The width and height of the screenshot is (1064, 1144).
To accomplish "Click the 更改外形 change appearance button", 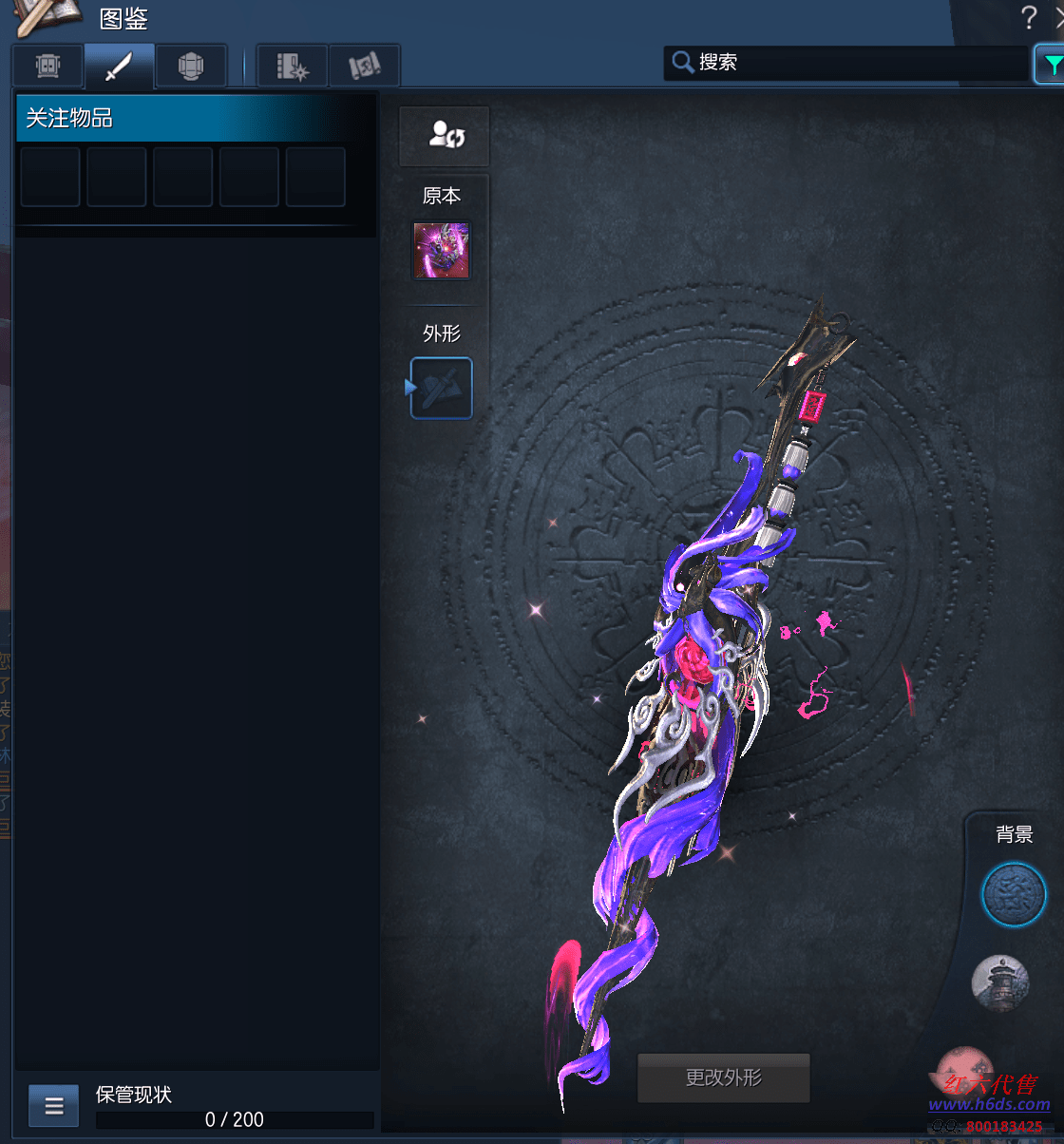I will tap(723, 1077).
